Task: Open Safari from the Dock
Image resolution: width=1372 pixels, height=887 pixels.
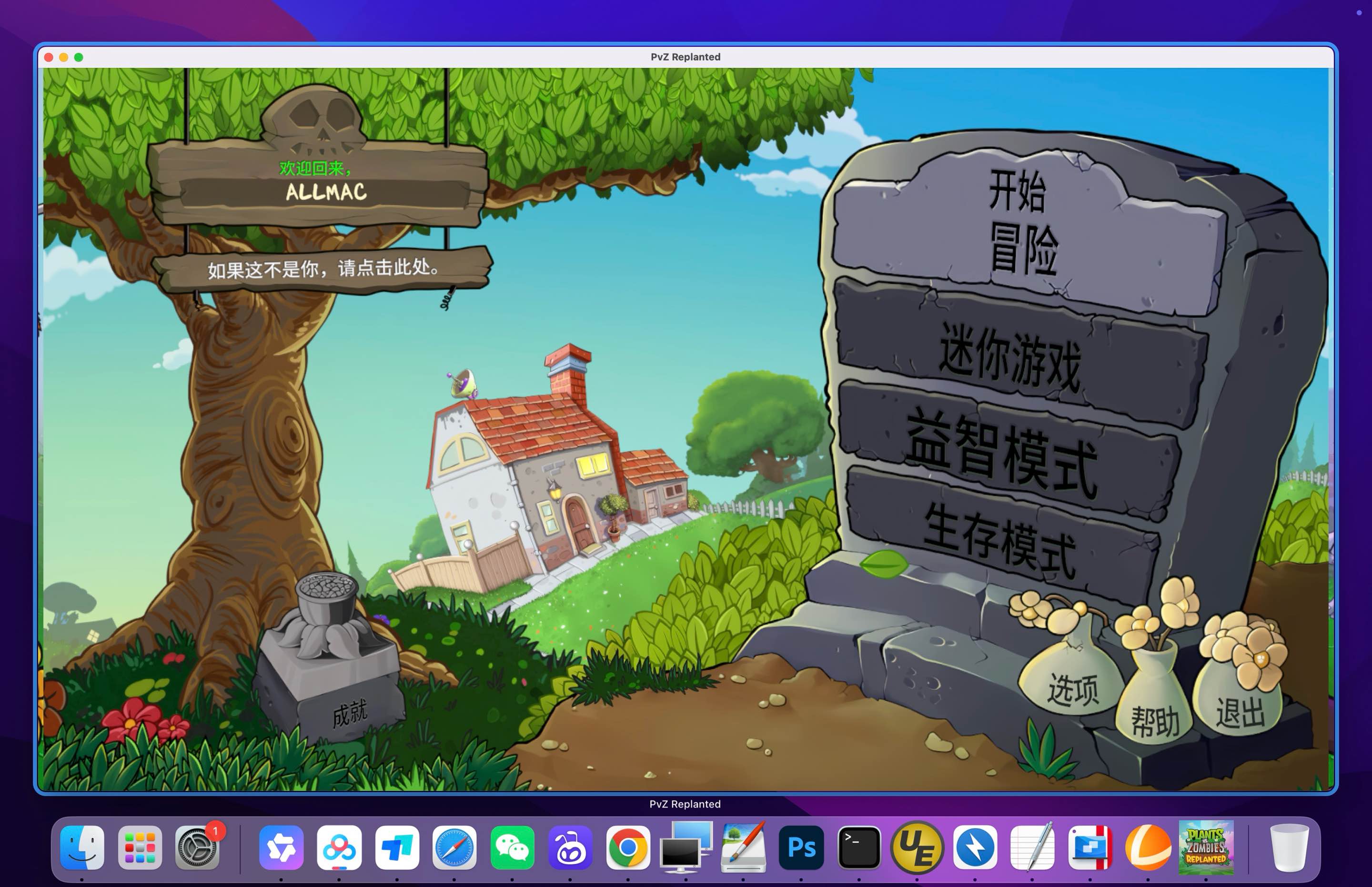Action: tap(455, 847)
